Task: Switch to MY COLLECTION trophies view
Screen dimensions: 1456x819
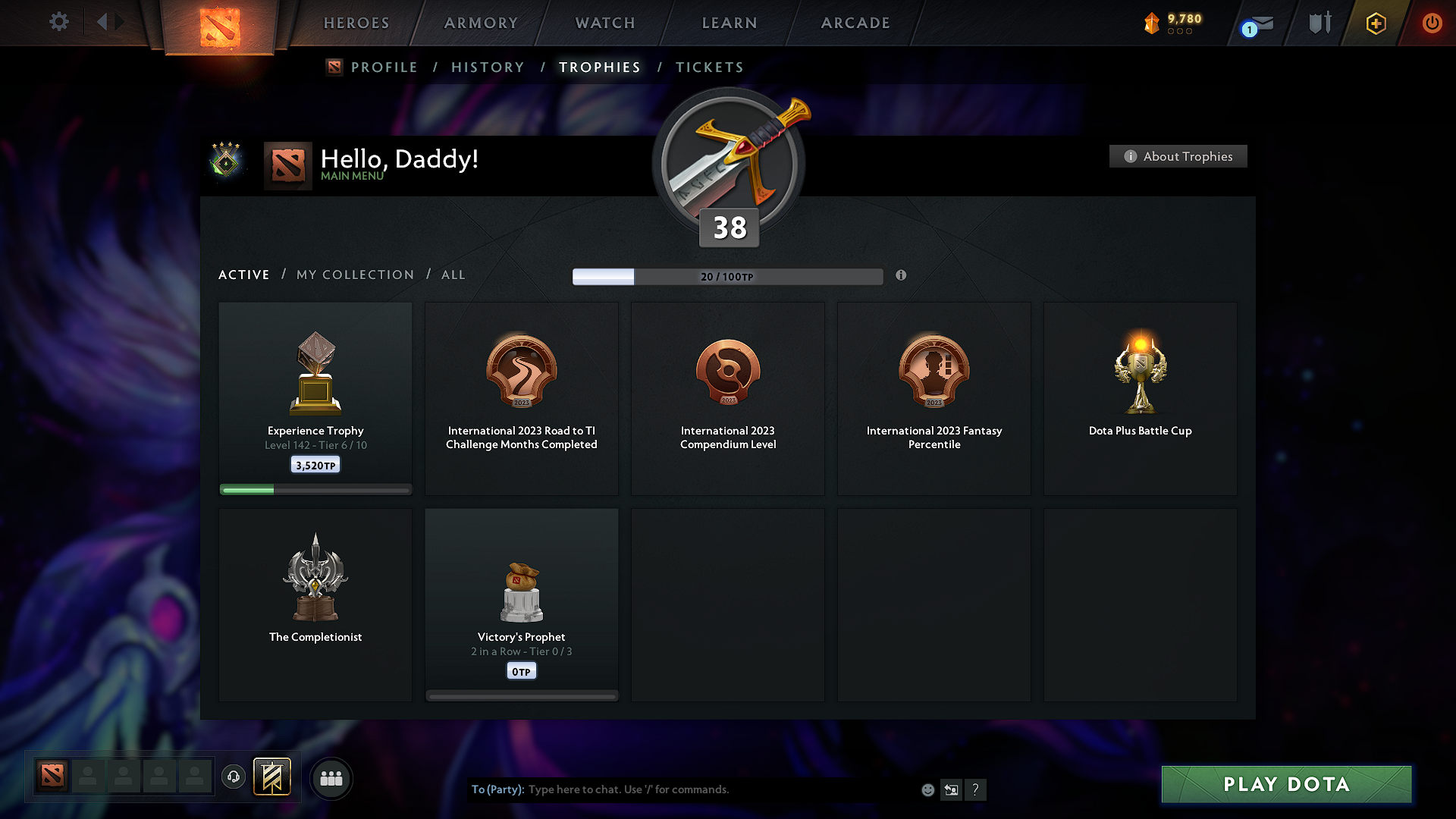Action: tap(354, 275)
